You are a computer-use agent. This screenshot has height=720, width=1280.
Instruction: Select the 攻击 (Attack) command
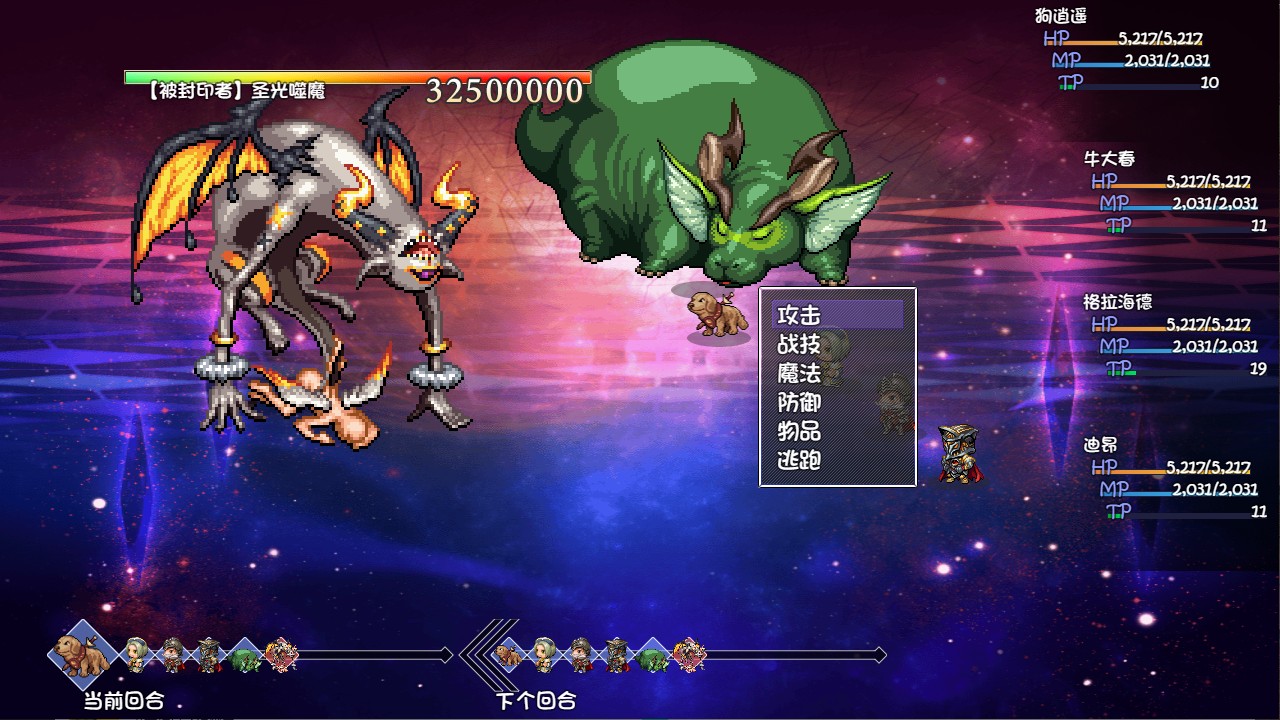tap(800, 315)
